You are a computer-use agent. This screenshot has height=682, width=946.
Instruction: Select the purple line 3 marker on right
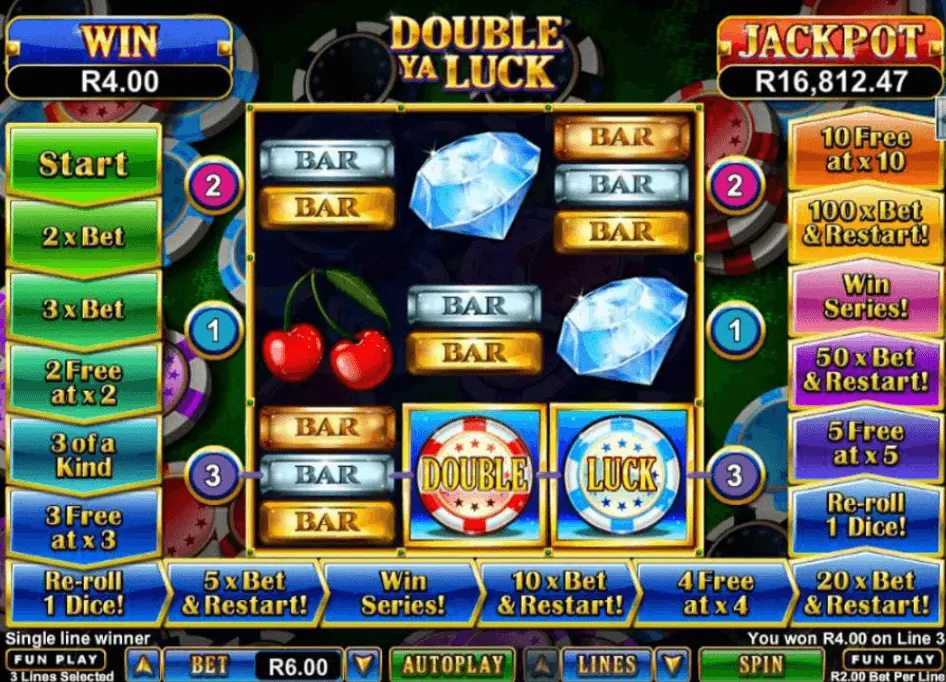pos(734,474)
